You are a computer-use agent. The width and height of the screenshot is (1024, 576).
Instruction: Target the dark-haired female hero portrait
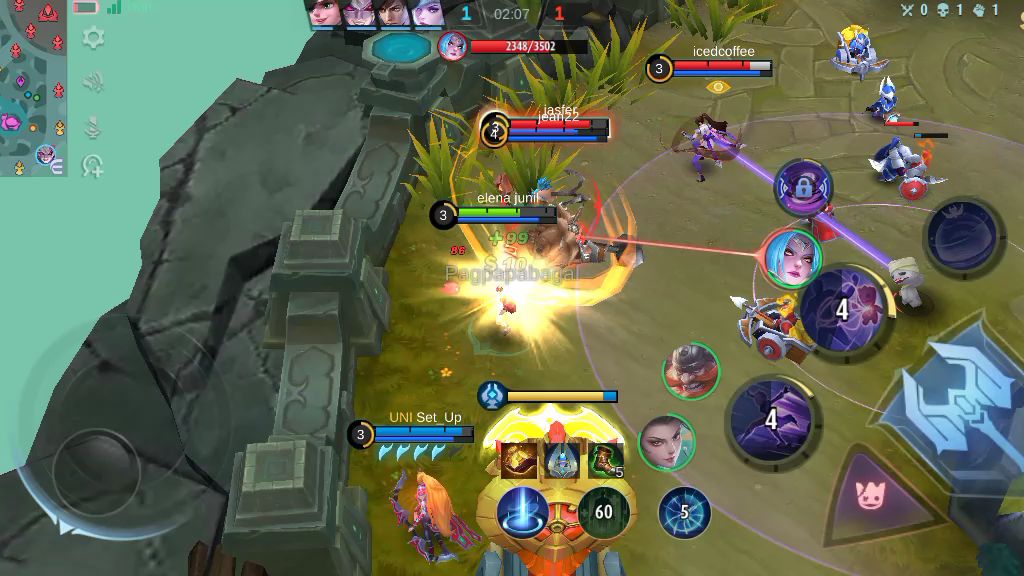coord(666,441)
